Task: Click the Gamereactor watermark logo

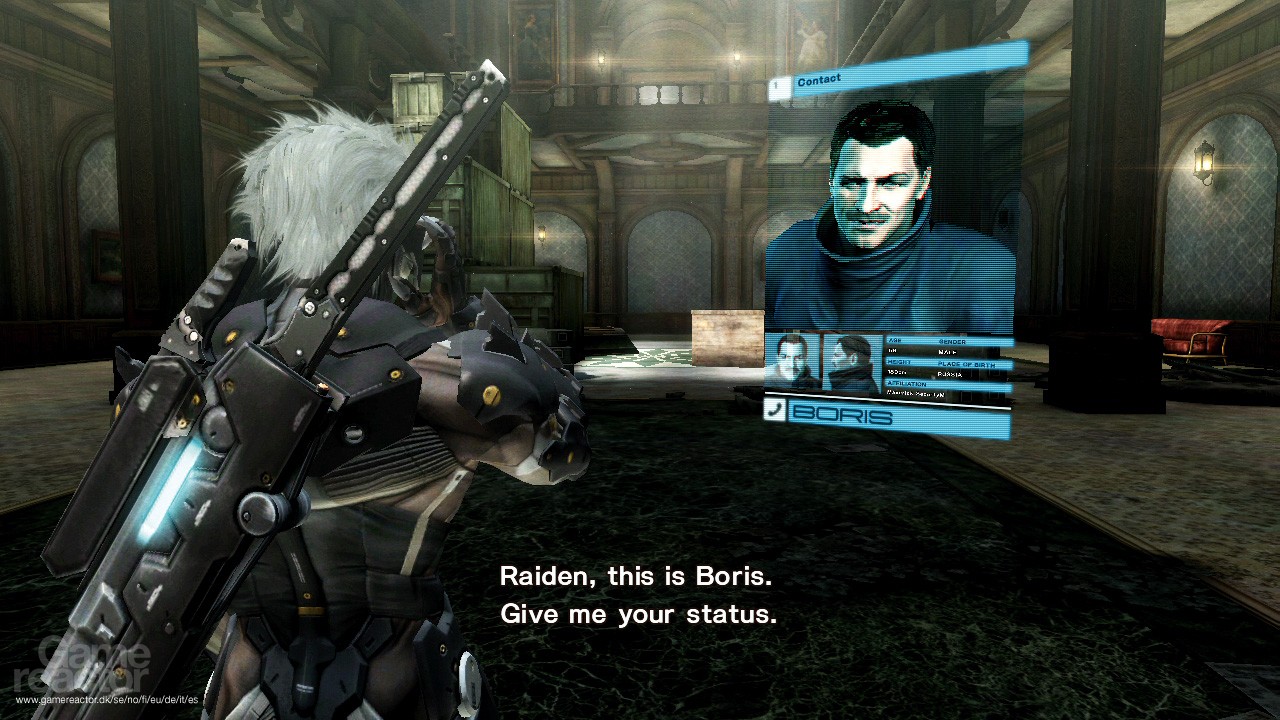Action: click(80, 665)
